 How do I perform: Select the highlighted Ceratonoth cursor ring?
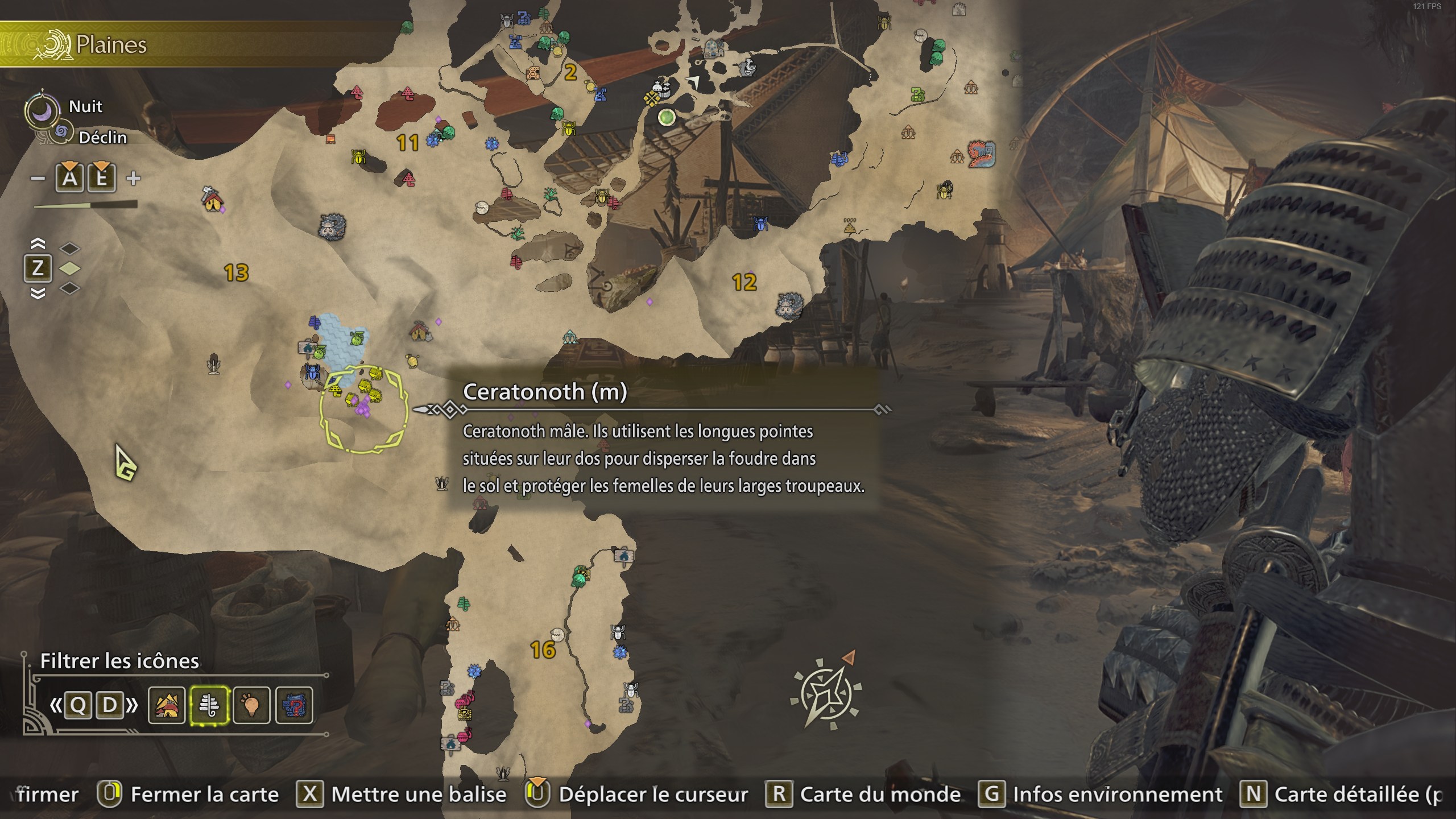click(364, 409)
